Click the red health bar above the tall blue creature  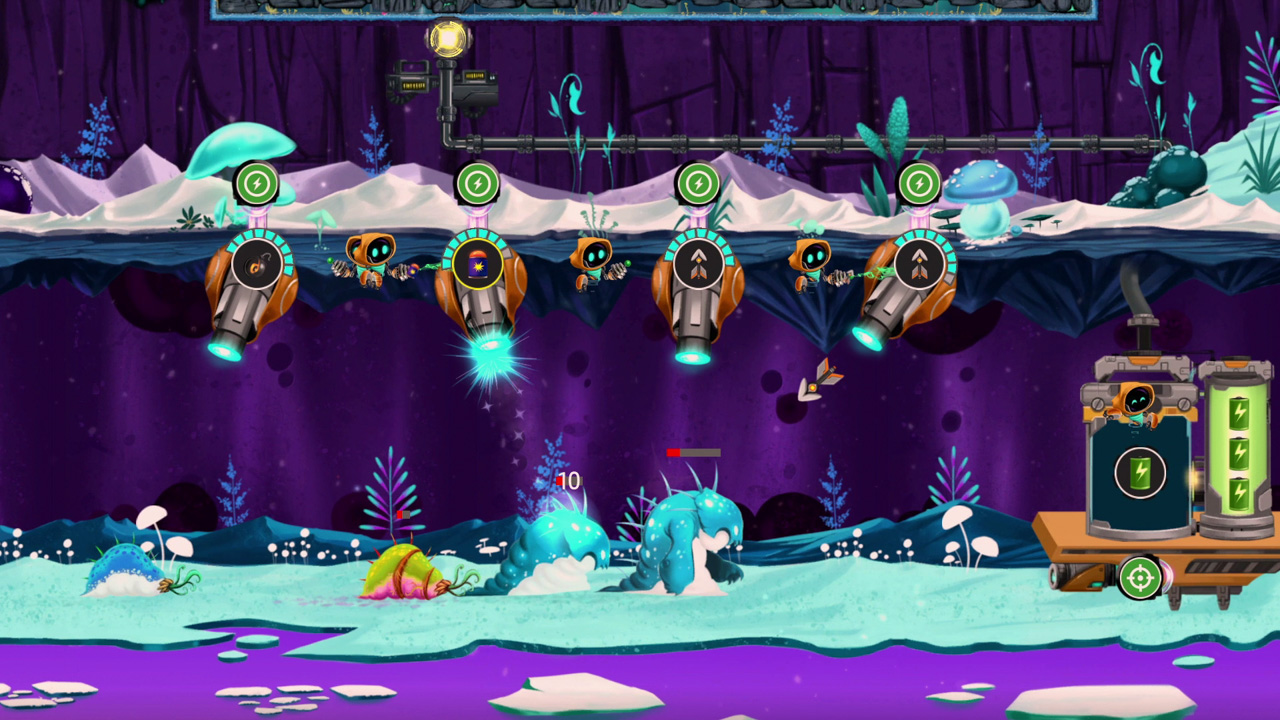tap(694, 453)
